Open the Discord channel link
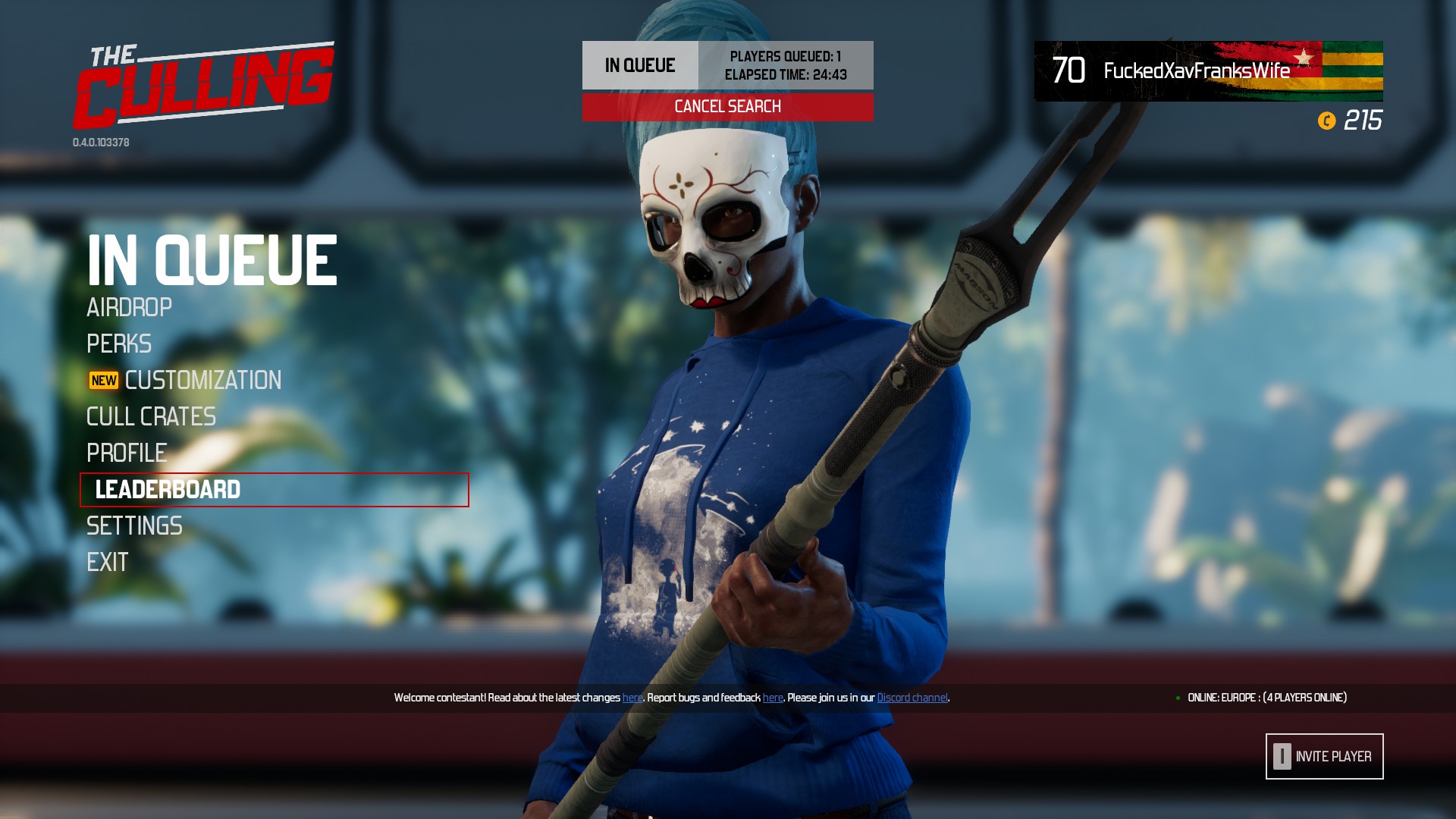The width and height of the screenshot is (1456, 819). pyautogui.click(x=912, y=696)
